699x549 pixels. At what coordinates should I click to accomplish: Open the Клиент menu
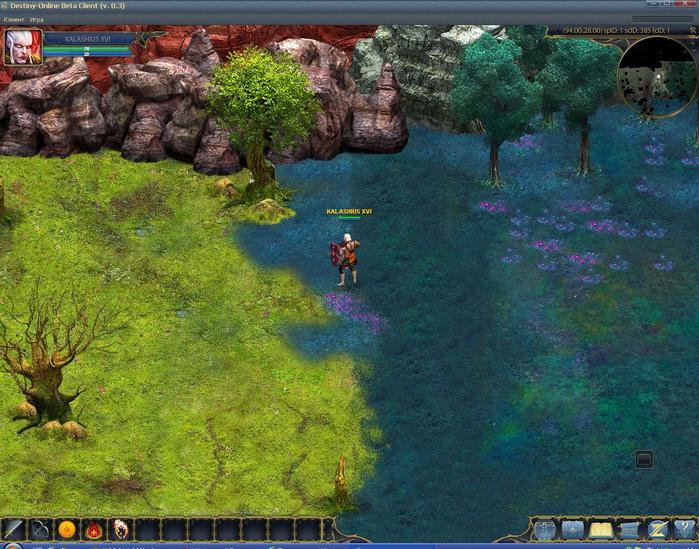[14, 19]
